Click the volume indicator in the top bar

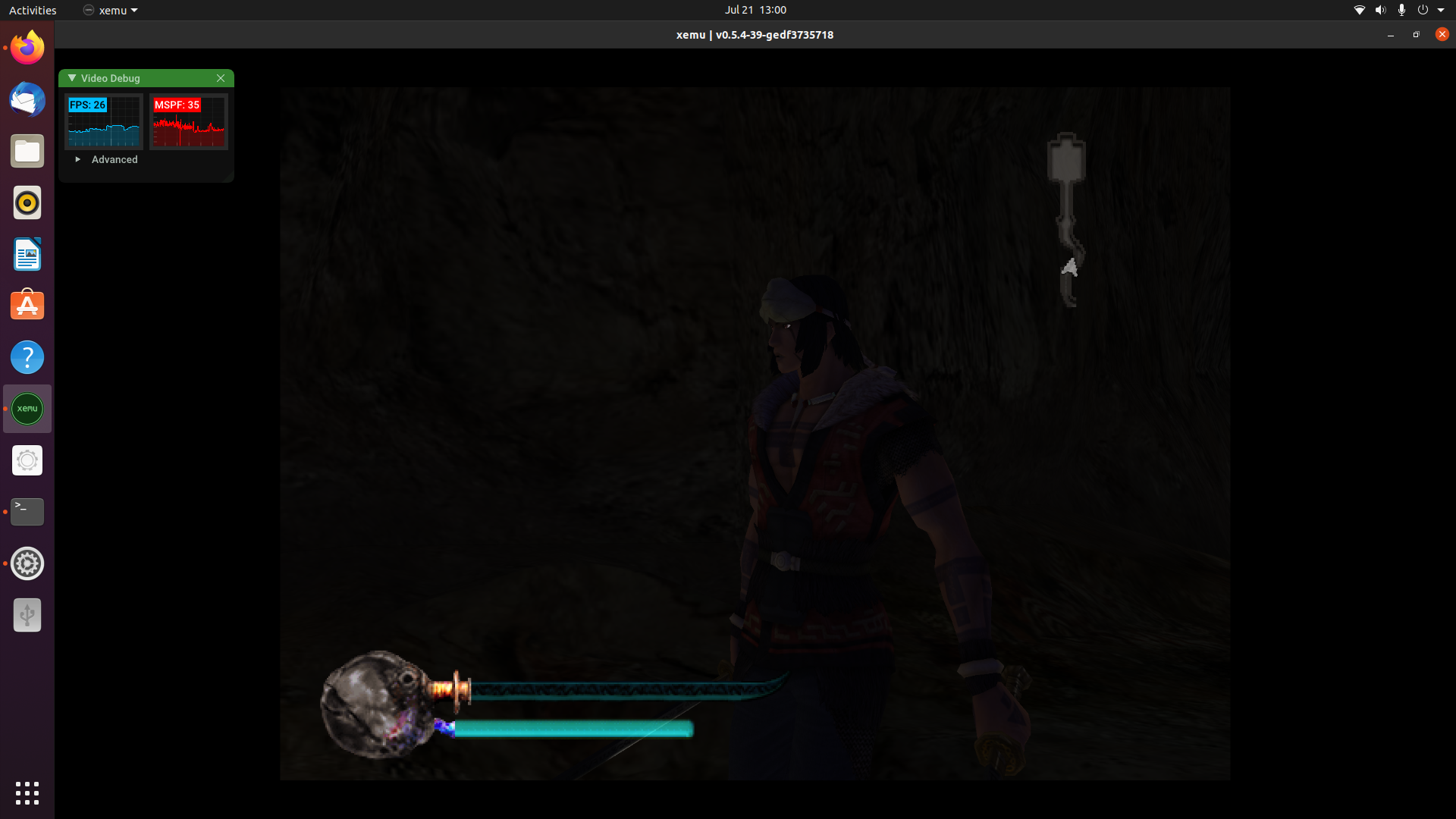tap(1380, 10)
